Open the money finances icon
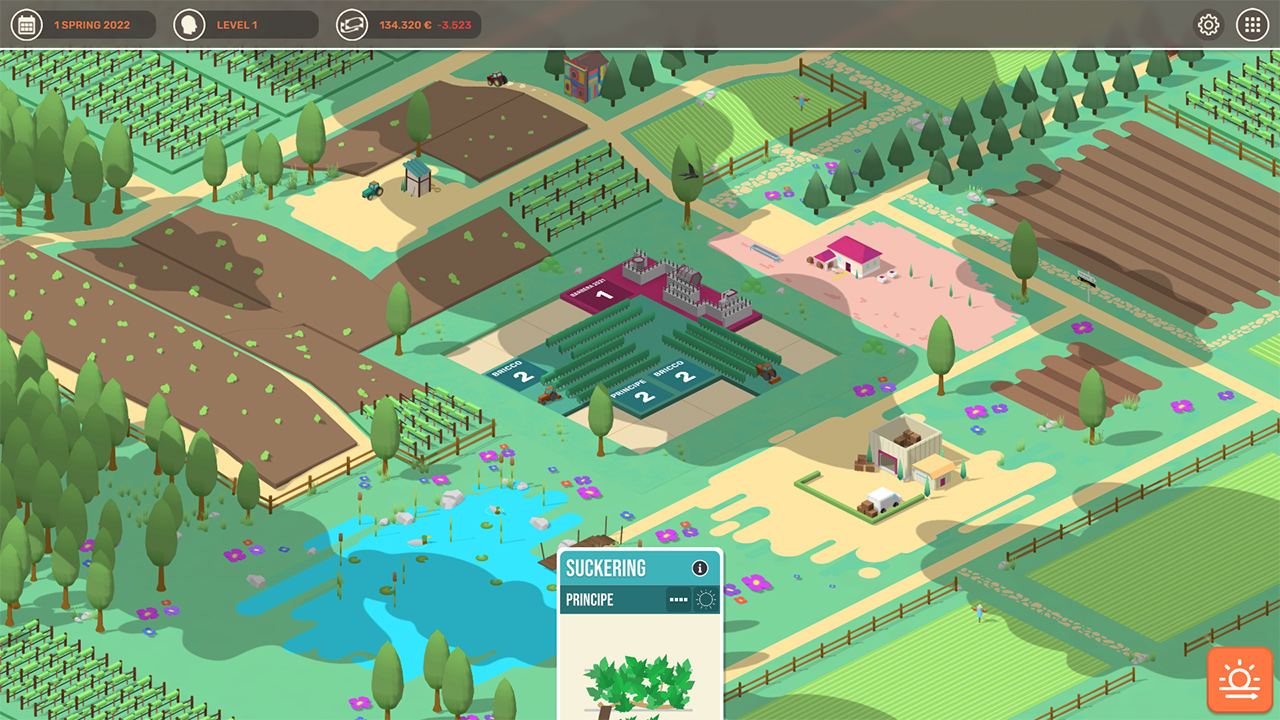This screenshot has width=1280, height=720. (x=352, y=23)
